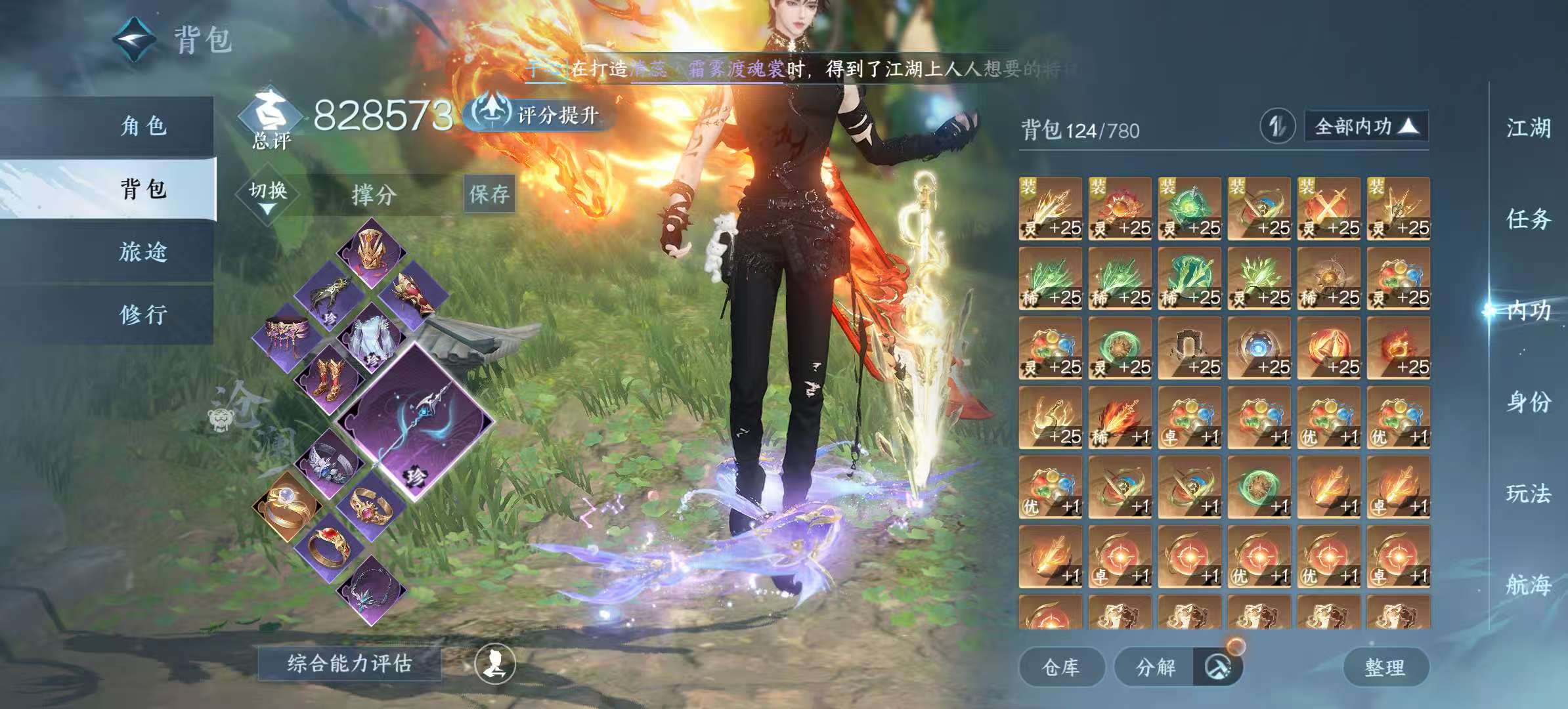Tidy the bag with 整理

pos(1385,667)
